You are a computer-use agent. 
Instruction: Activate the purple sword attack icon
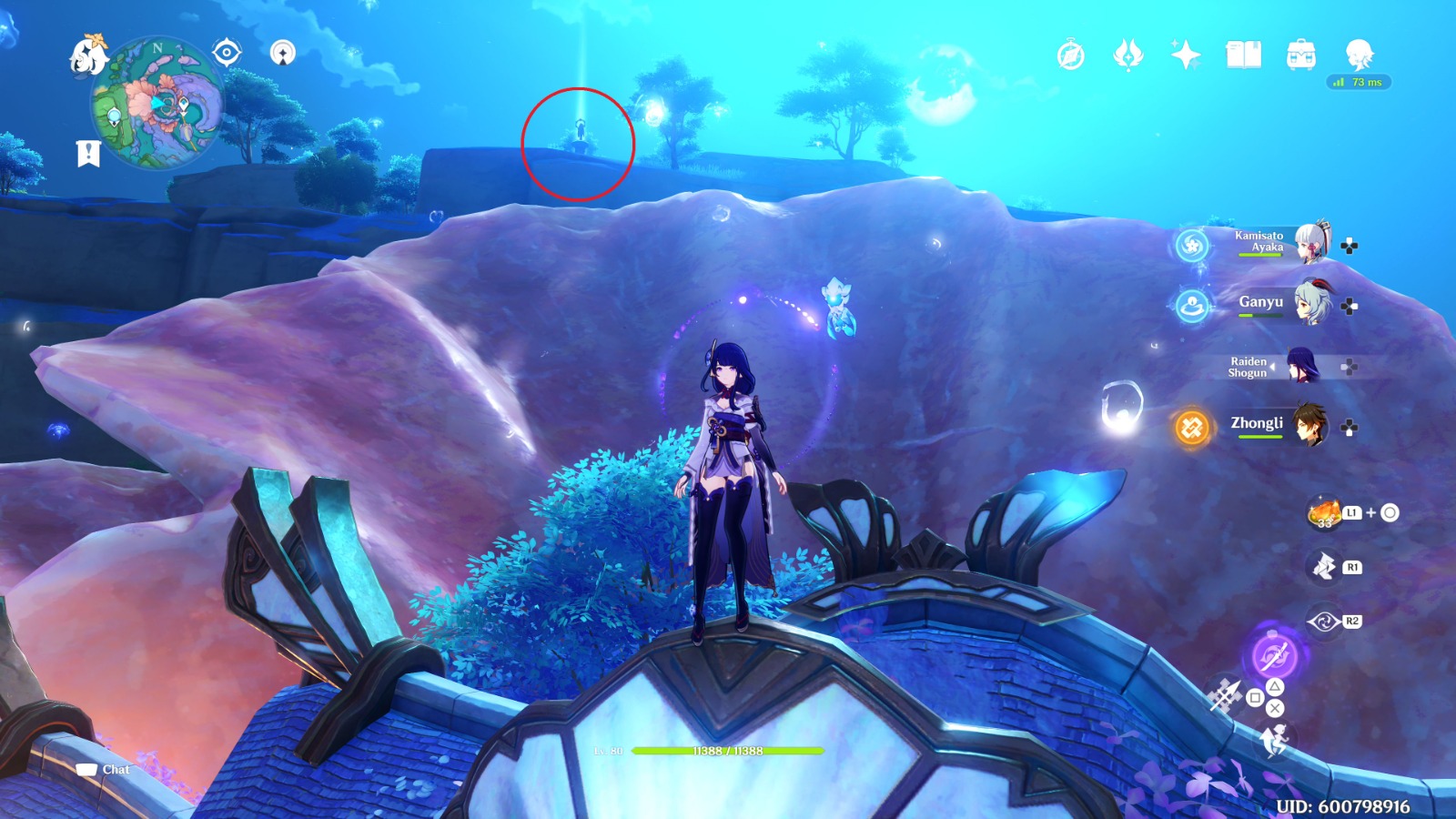click(1273, 657)
